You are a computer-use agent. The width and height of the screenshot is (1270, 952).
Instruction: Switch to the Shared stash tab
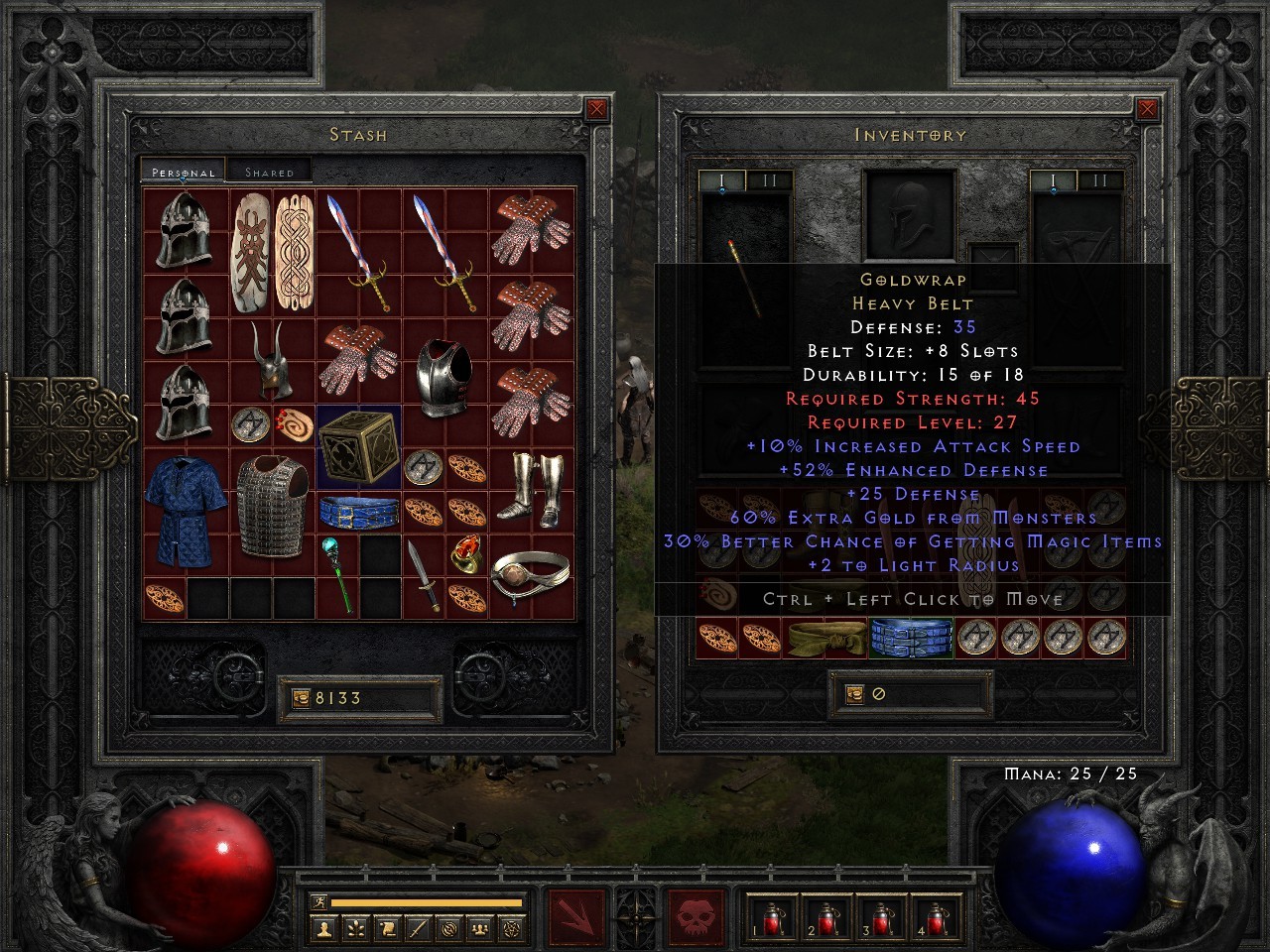[268, 171]
